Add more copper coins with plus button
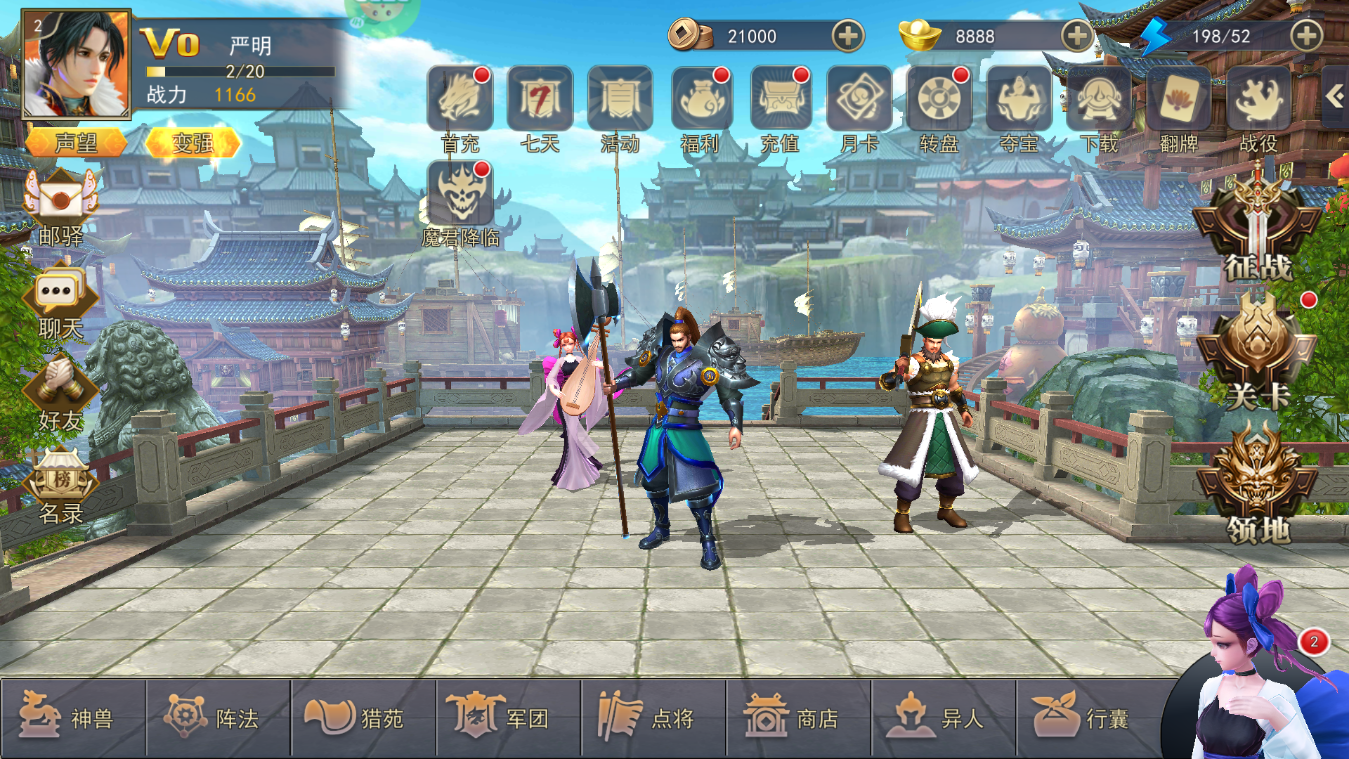The height and width of the screenshot is (759, 1349). coord(848,36)
